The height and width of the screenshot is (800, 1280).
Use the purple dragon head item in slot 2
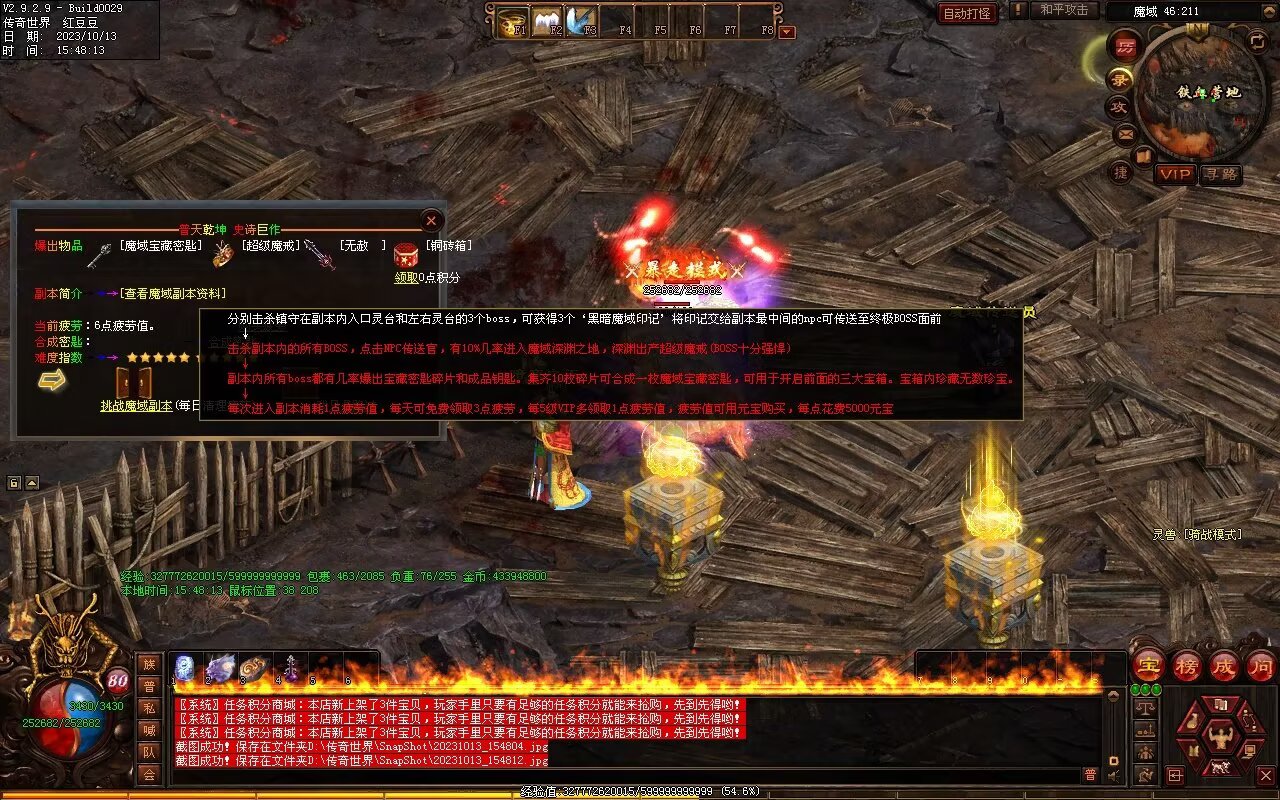click(219, 667)
